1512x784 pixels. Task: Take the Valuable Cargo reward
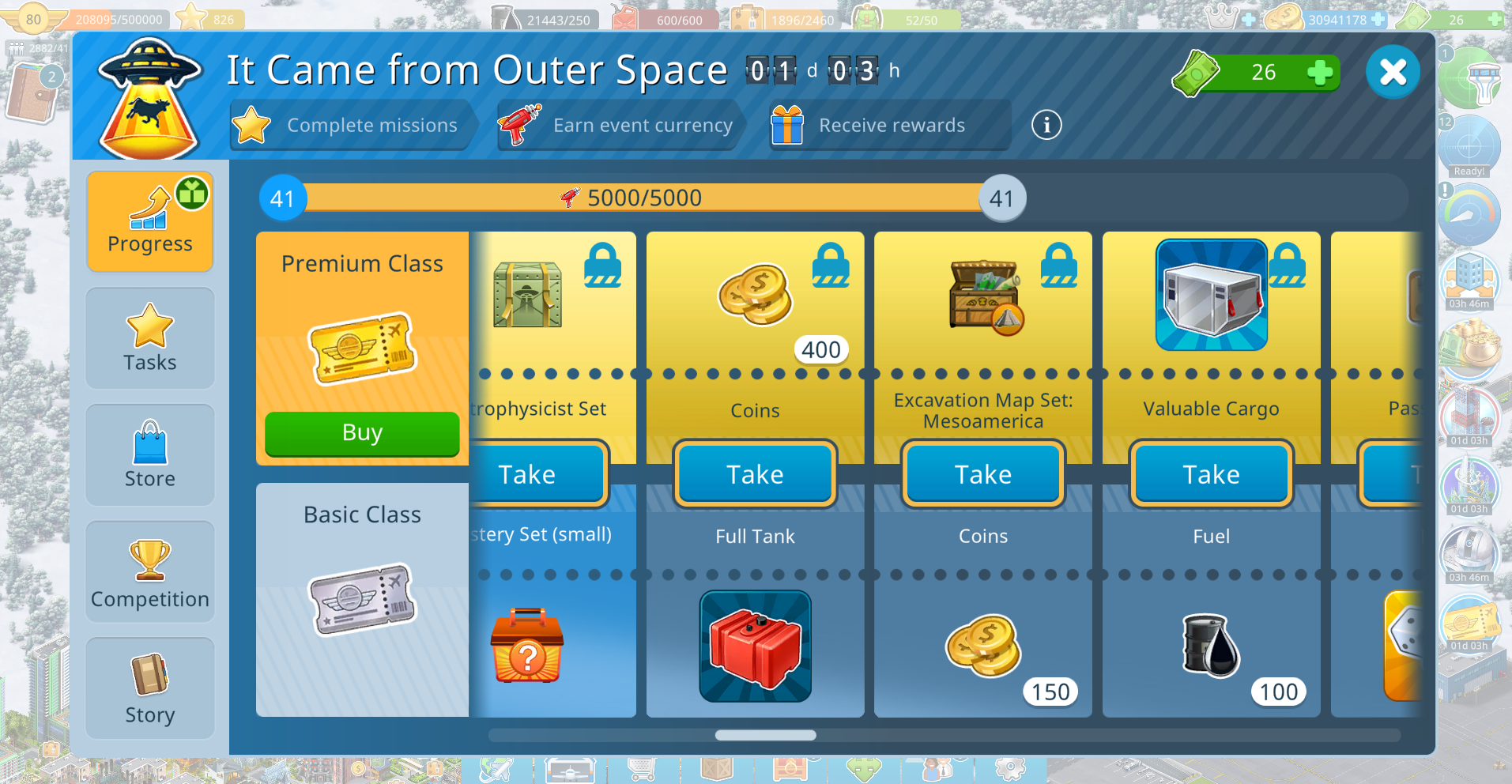click(1211, 473)
